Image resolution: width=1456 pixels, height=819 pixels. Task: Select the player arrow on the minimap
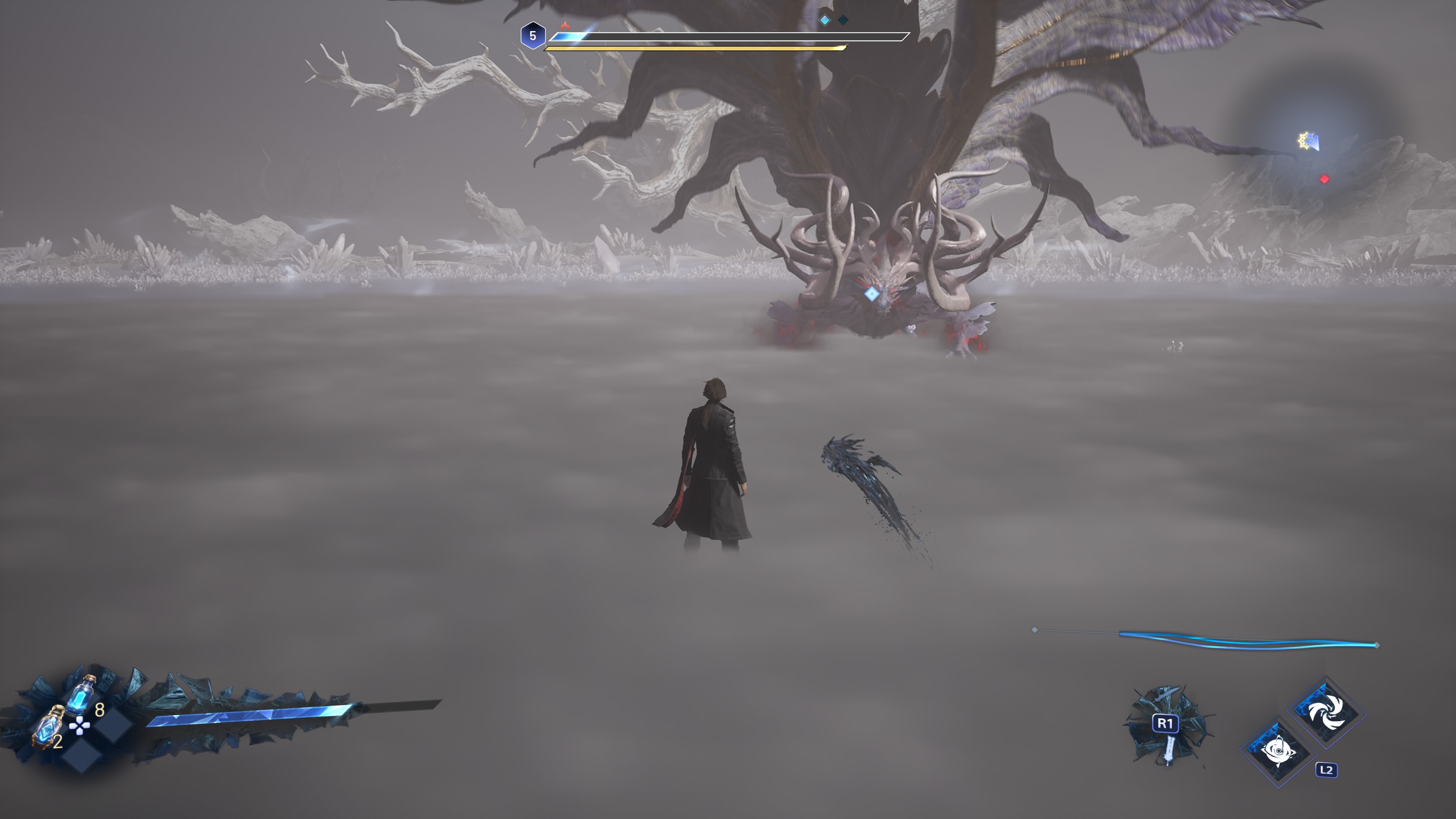(x=1309, y=141)
